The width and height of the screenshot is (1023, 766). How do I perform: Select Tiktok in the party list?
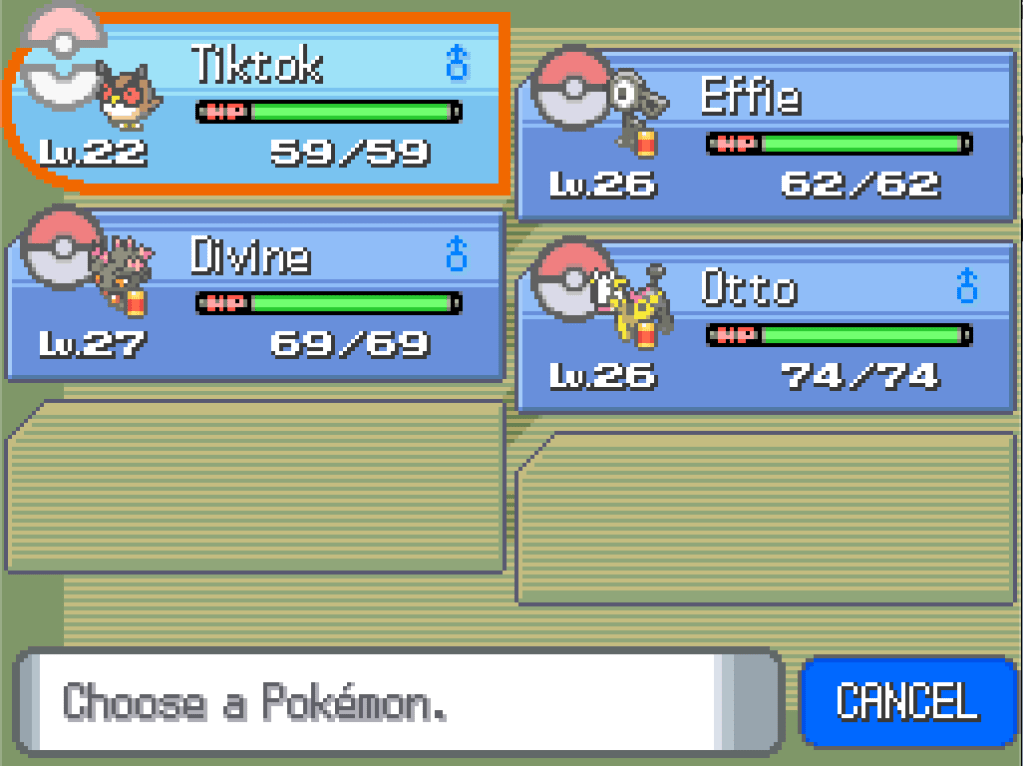tap(258, 105)
